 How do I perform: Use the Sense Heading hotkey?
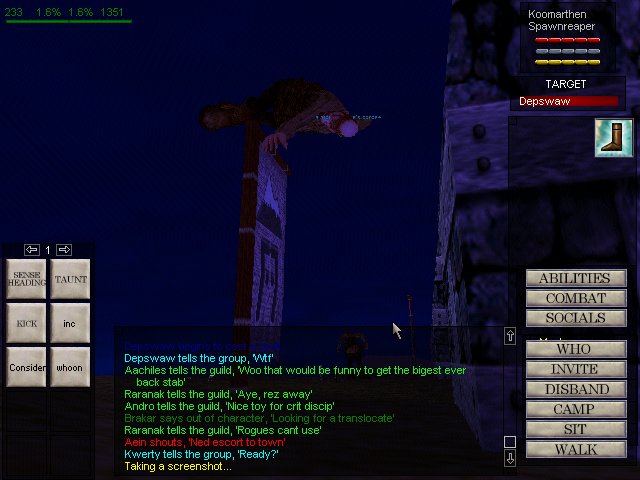26,280
